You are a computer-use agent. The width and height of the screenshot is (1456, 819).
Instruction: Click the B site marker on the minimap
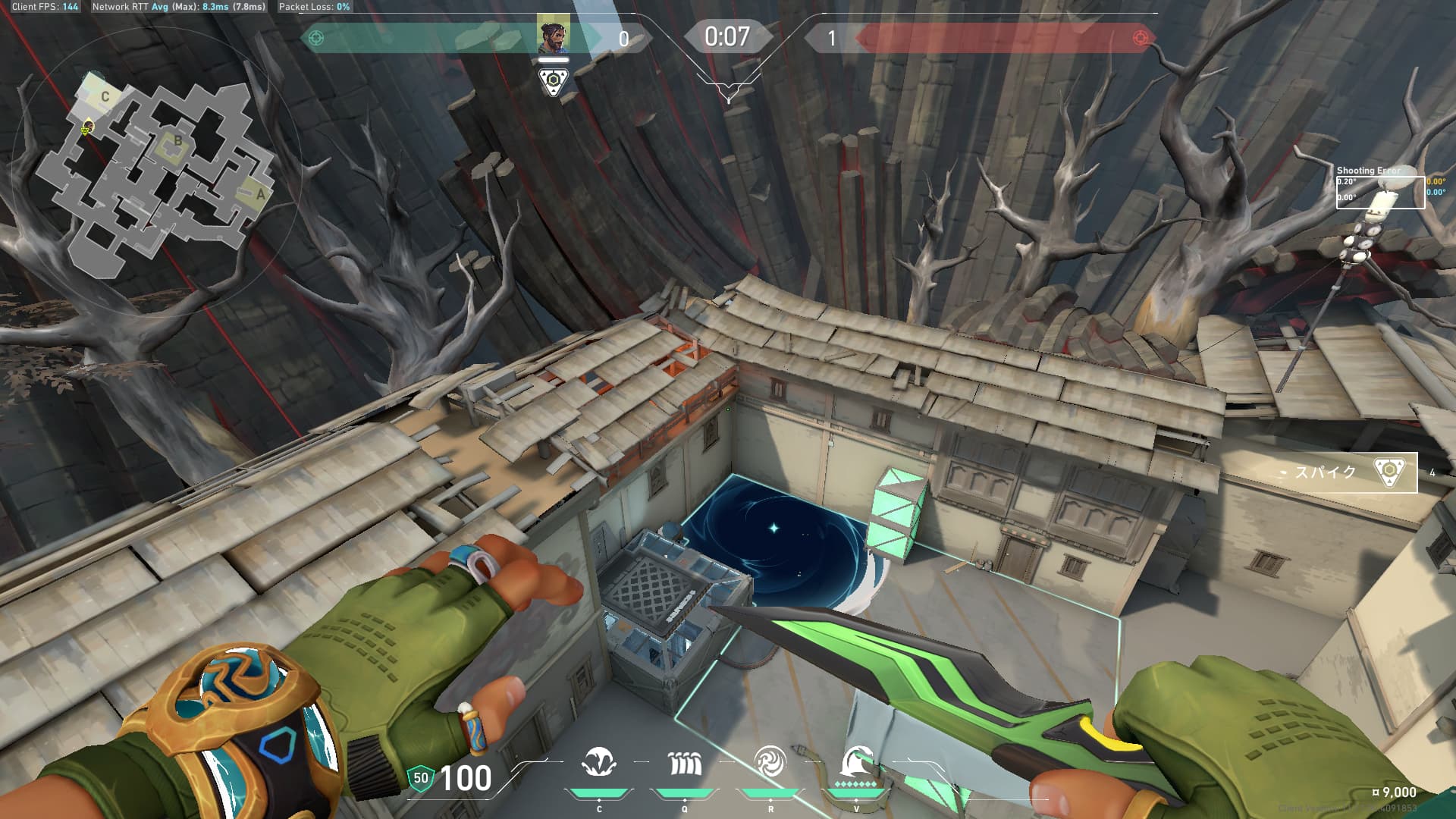[x=178, y=140]
